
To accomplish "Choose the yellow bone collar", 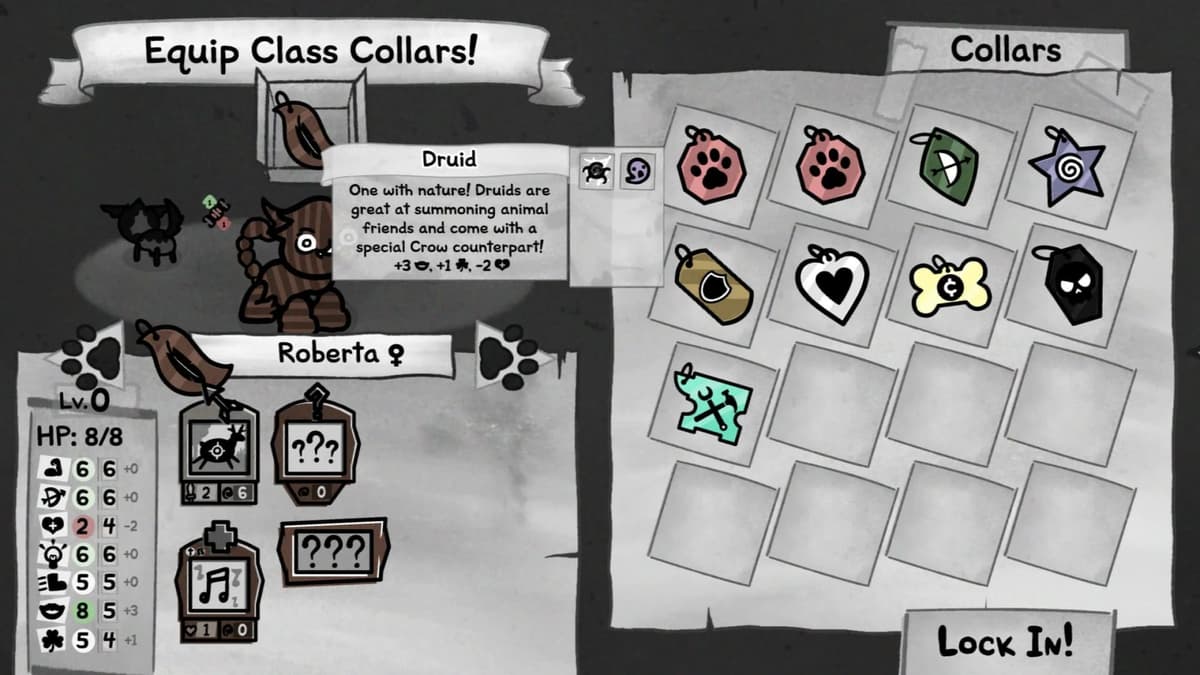I will 949,284.
